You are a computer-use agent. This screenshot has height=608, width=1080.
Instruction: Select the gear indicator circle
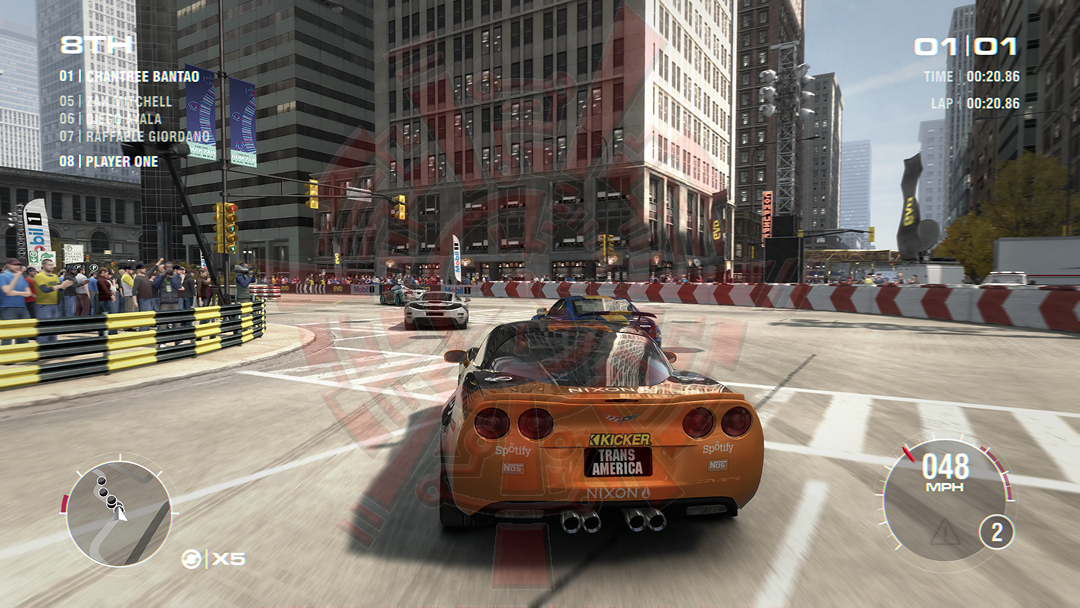[996, 532]
